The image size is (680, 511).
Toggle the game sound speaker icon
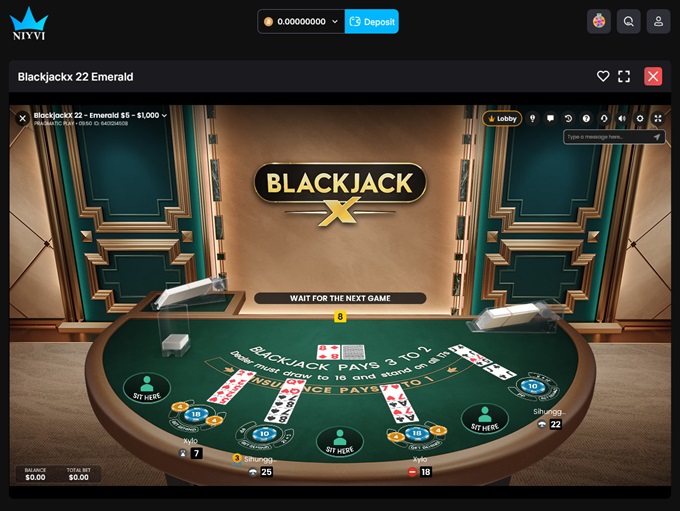click(x=622, y=118)
